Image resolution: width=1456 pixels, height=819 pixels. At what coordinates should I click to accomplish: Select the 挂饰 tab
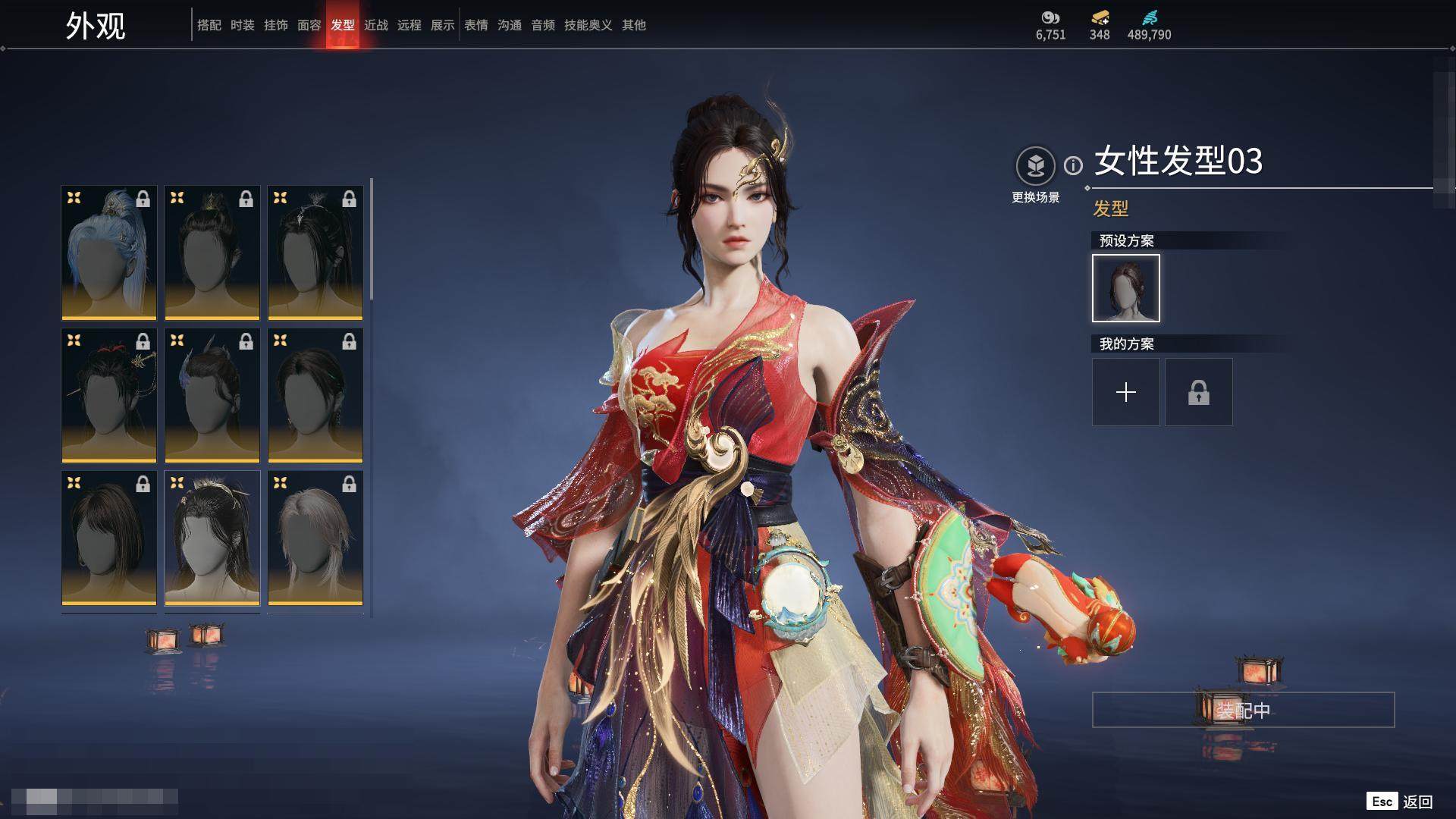(x=276, y=25)
